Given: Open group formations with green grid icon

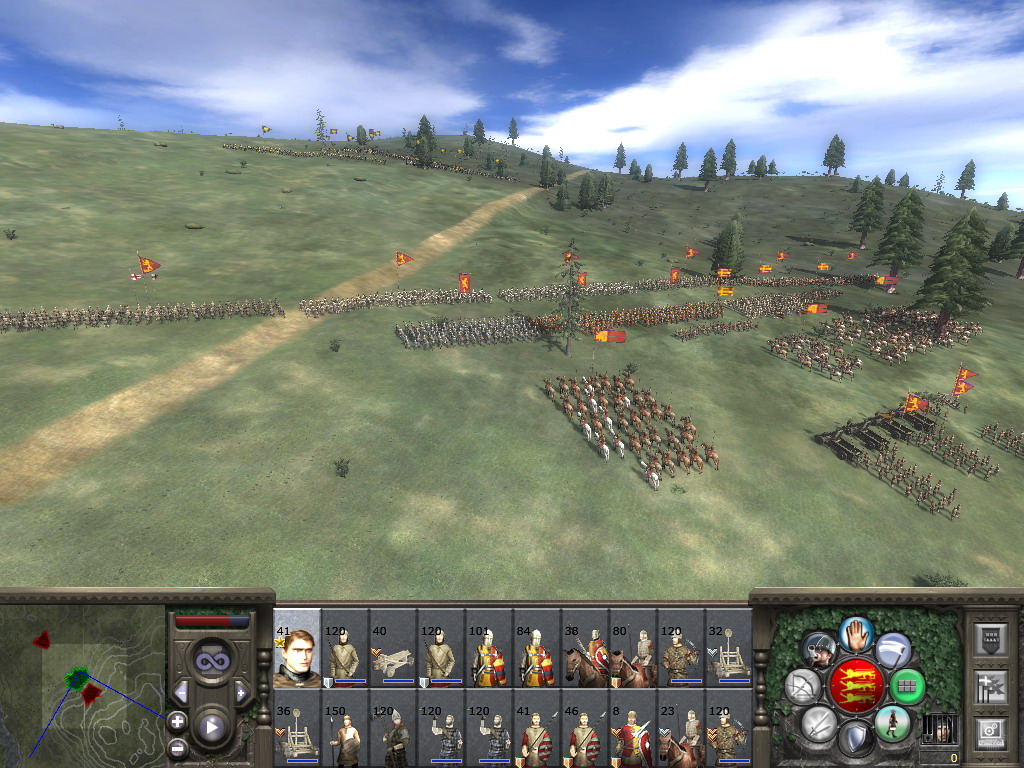Looking at the screenshot, I should pyautogui.click(x=907, y=687).
